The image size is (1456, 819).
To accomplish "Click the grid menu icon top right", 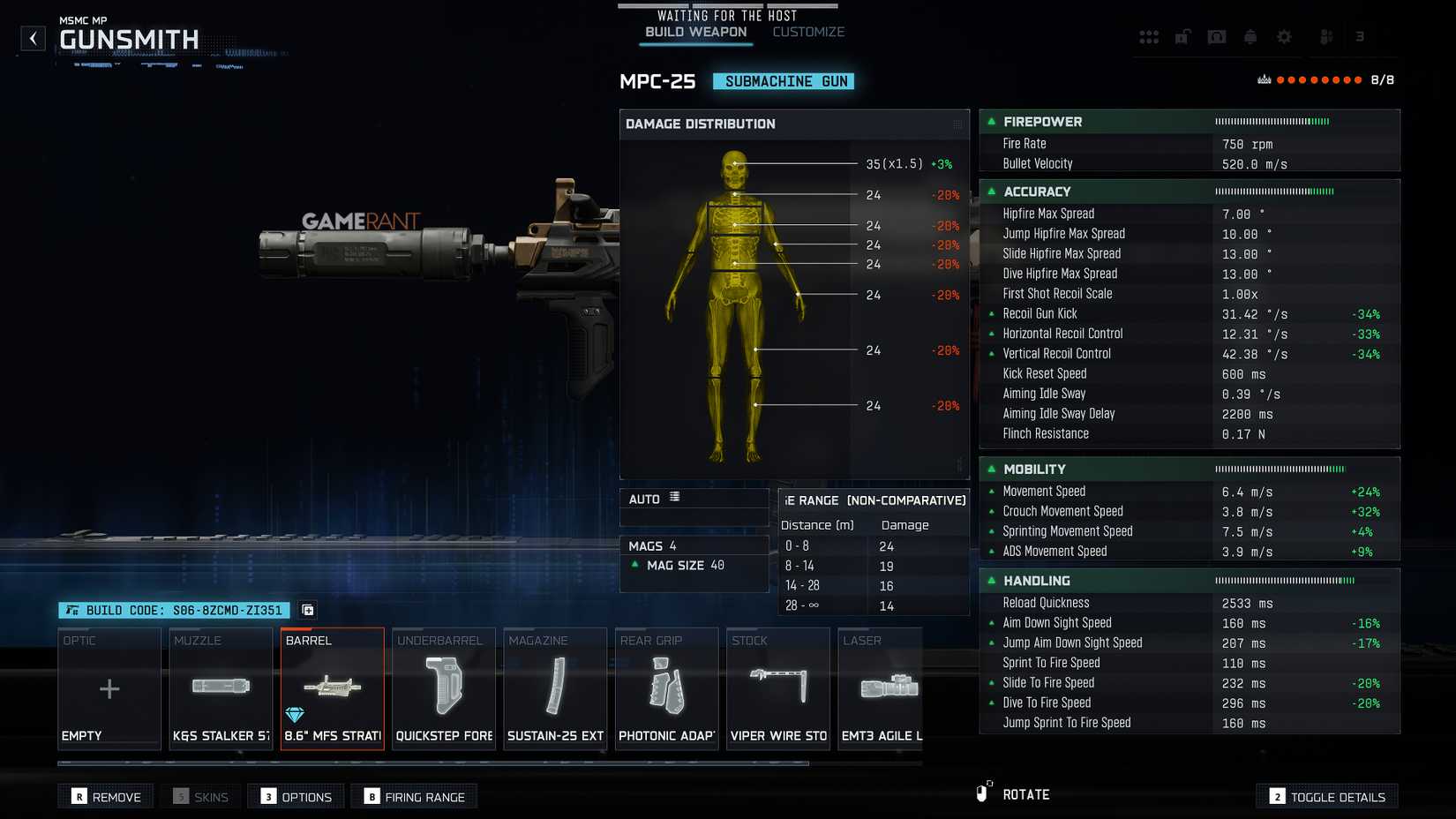I will [x=1149, y=36].
